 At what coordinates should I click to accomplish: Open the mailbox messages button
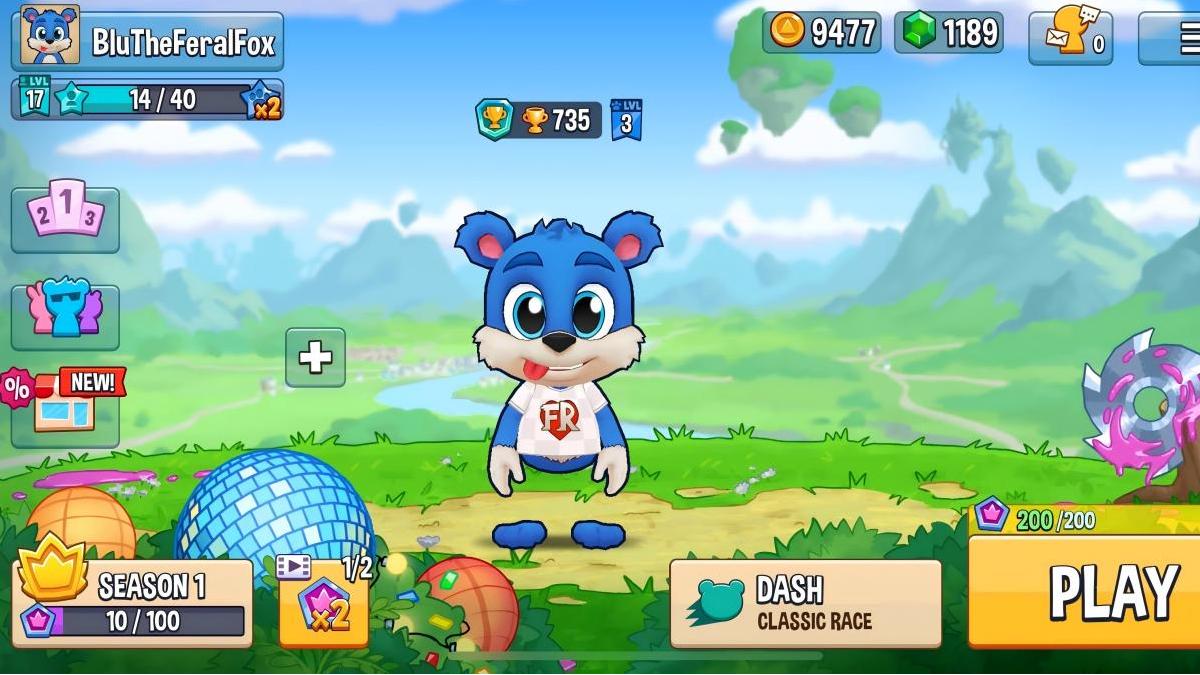[x=1070, y=38]
